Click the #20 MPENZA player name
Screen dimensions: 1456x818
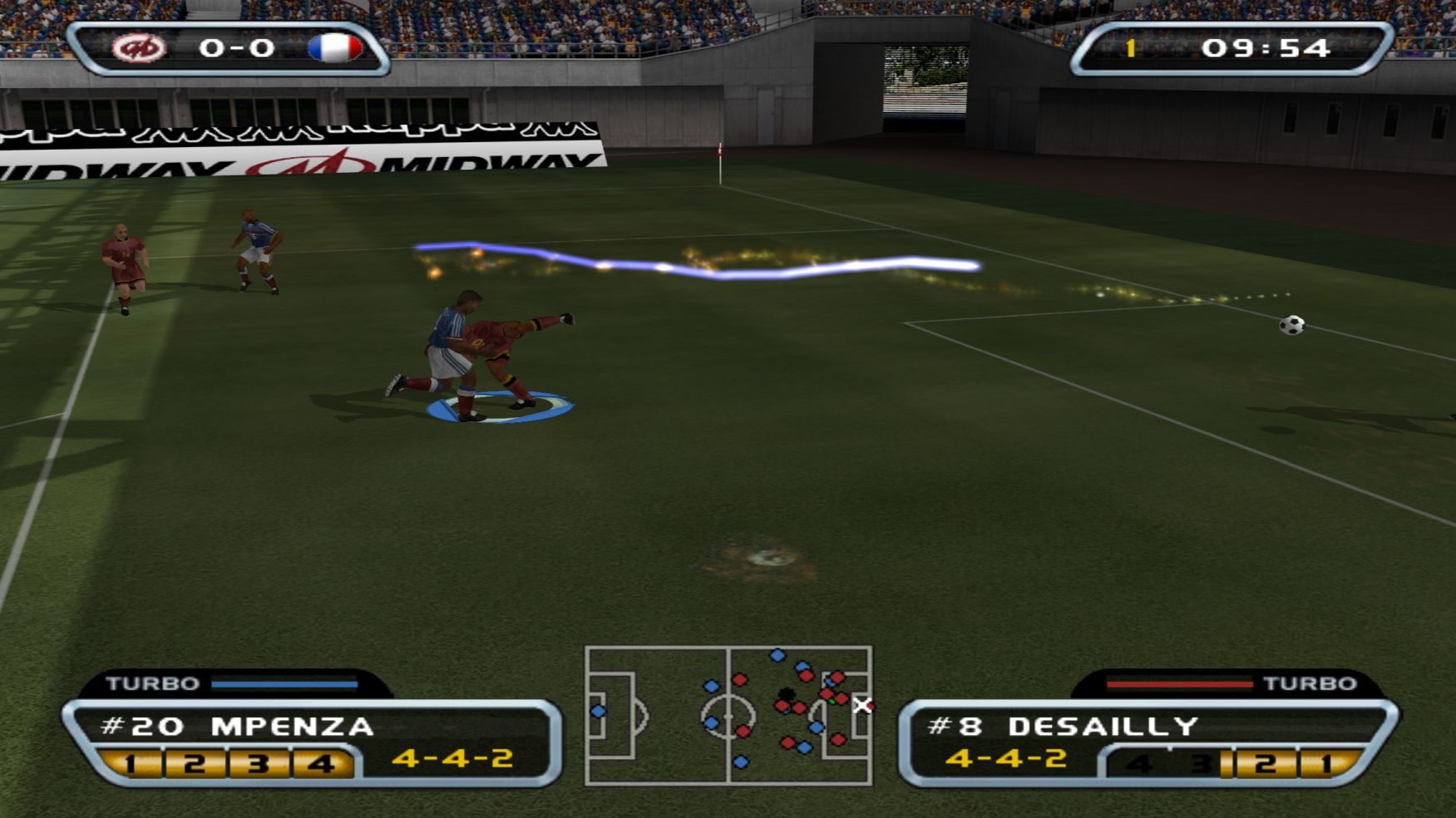[x=237, y=727]
